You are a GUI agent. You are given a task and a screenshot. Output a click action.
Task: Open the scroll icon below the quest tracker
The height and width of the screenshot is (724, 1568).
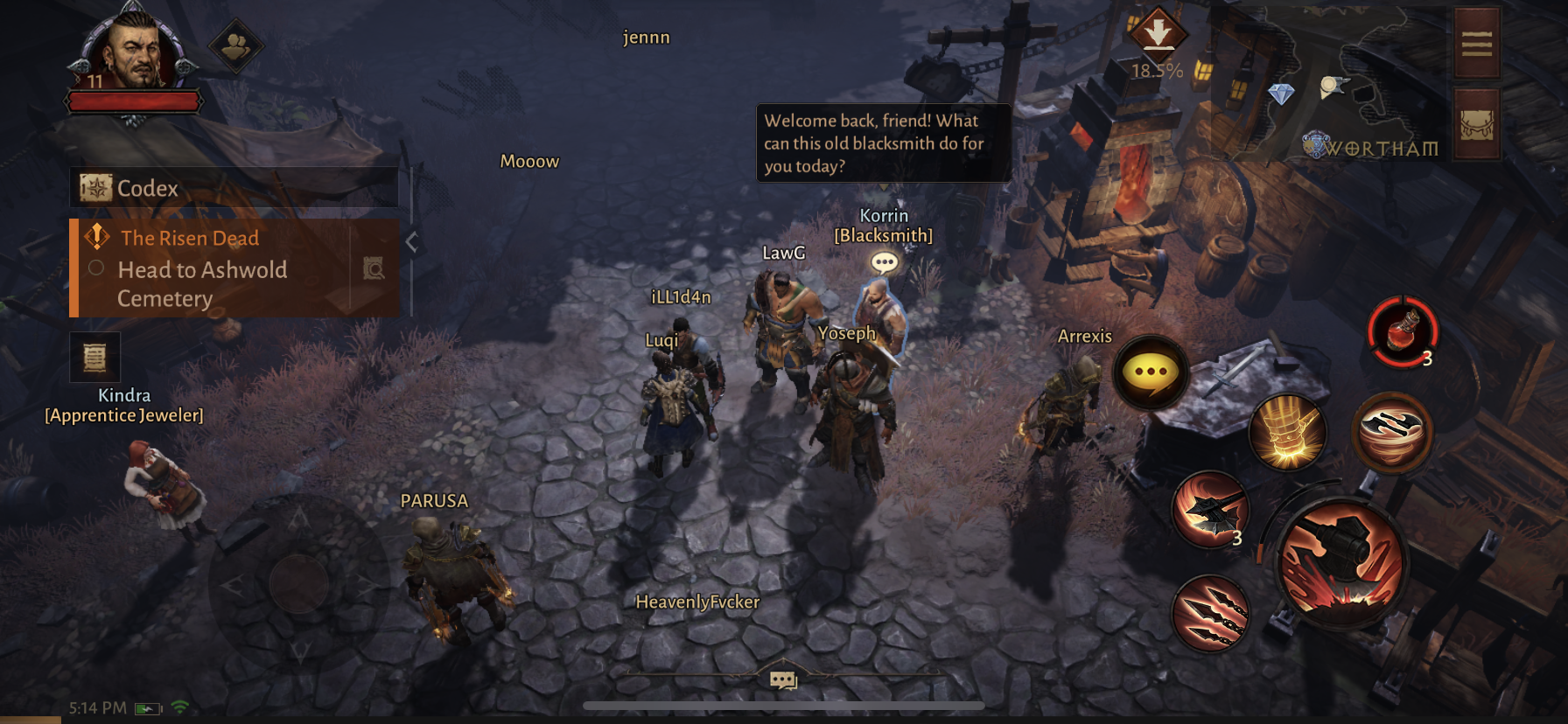(94, 357)
